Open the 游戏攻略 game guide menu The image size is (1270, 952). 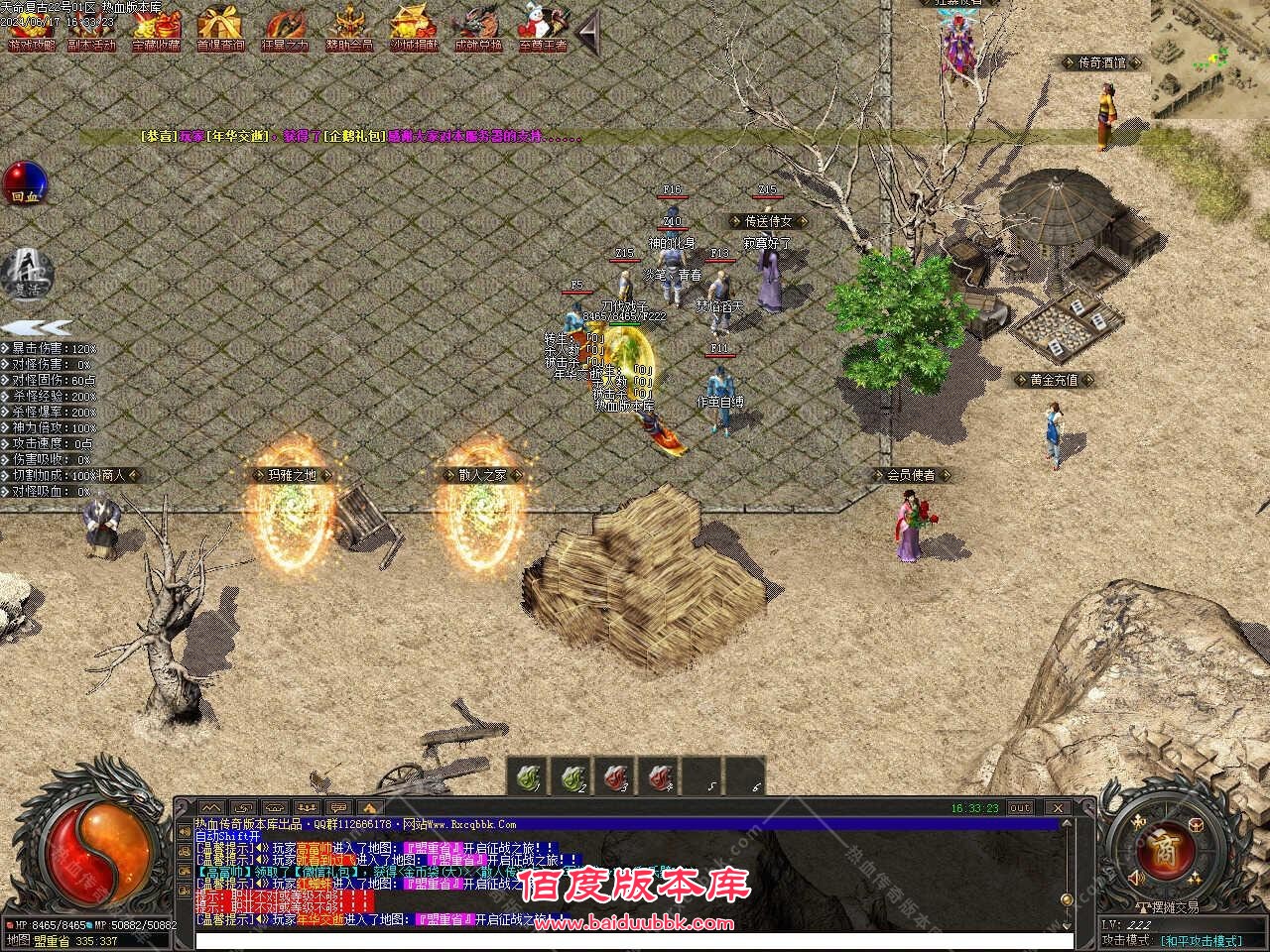click(x=32, y=30)
